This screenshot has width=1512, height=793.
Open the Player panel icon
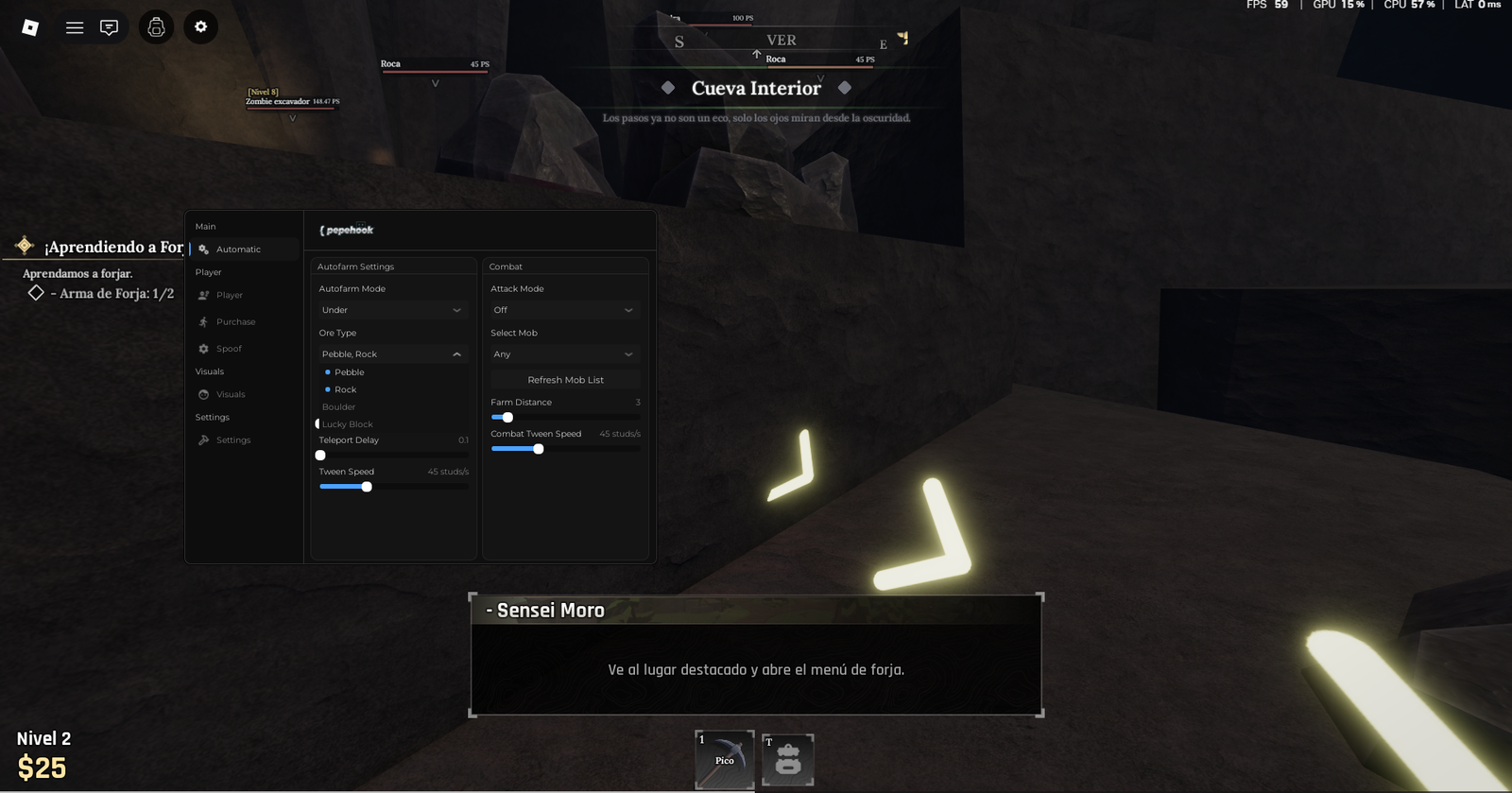[204, 294]
